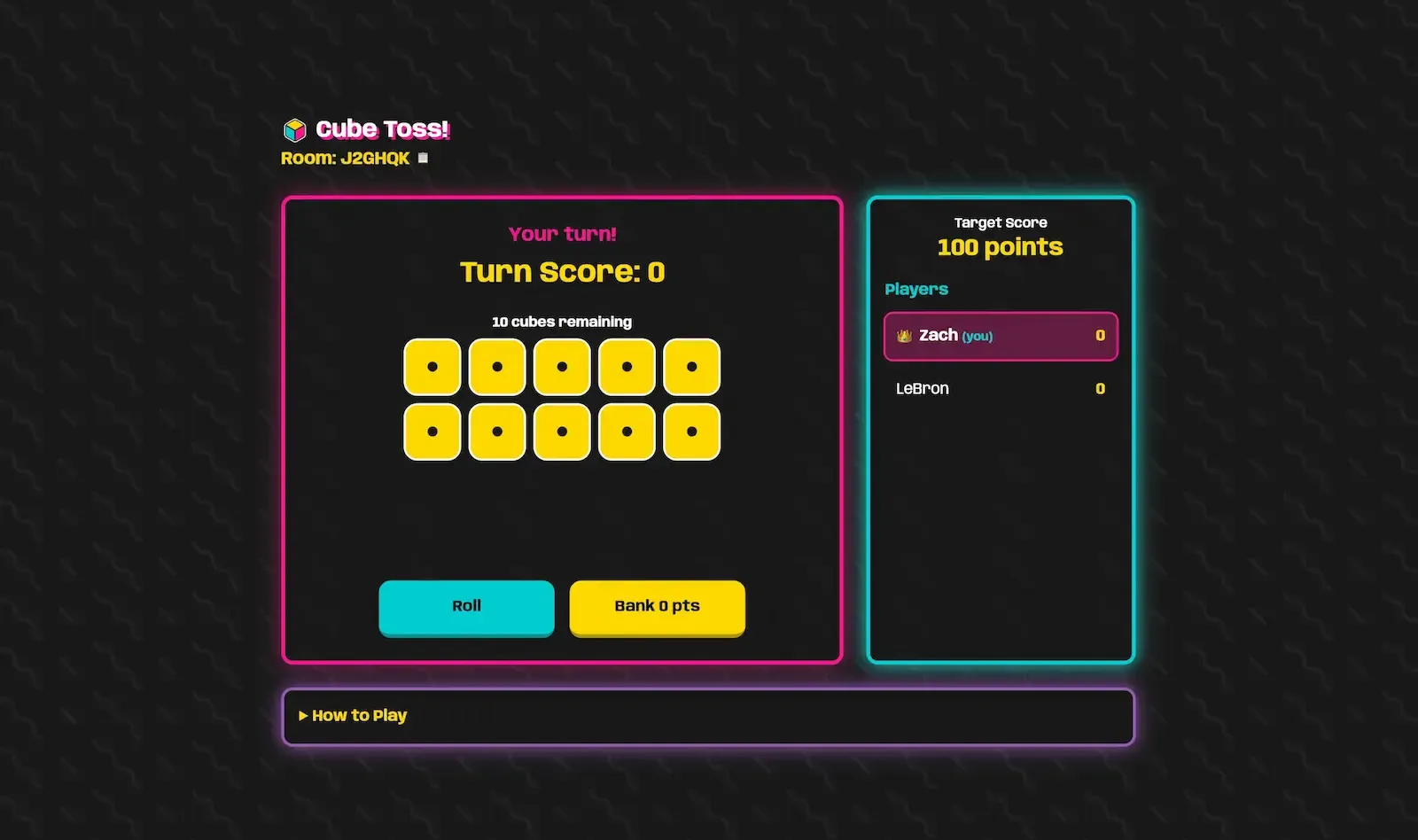Open the room code J2GHQK label
This screenshot has height=840, width=1418.
tap(344, 157)
